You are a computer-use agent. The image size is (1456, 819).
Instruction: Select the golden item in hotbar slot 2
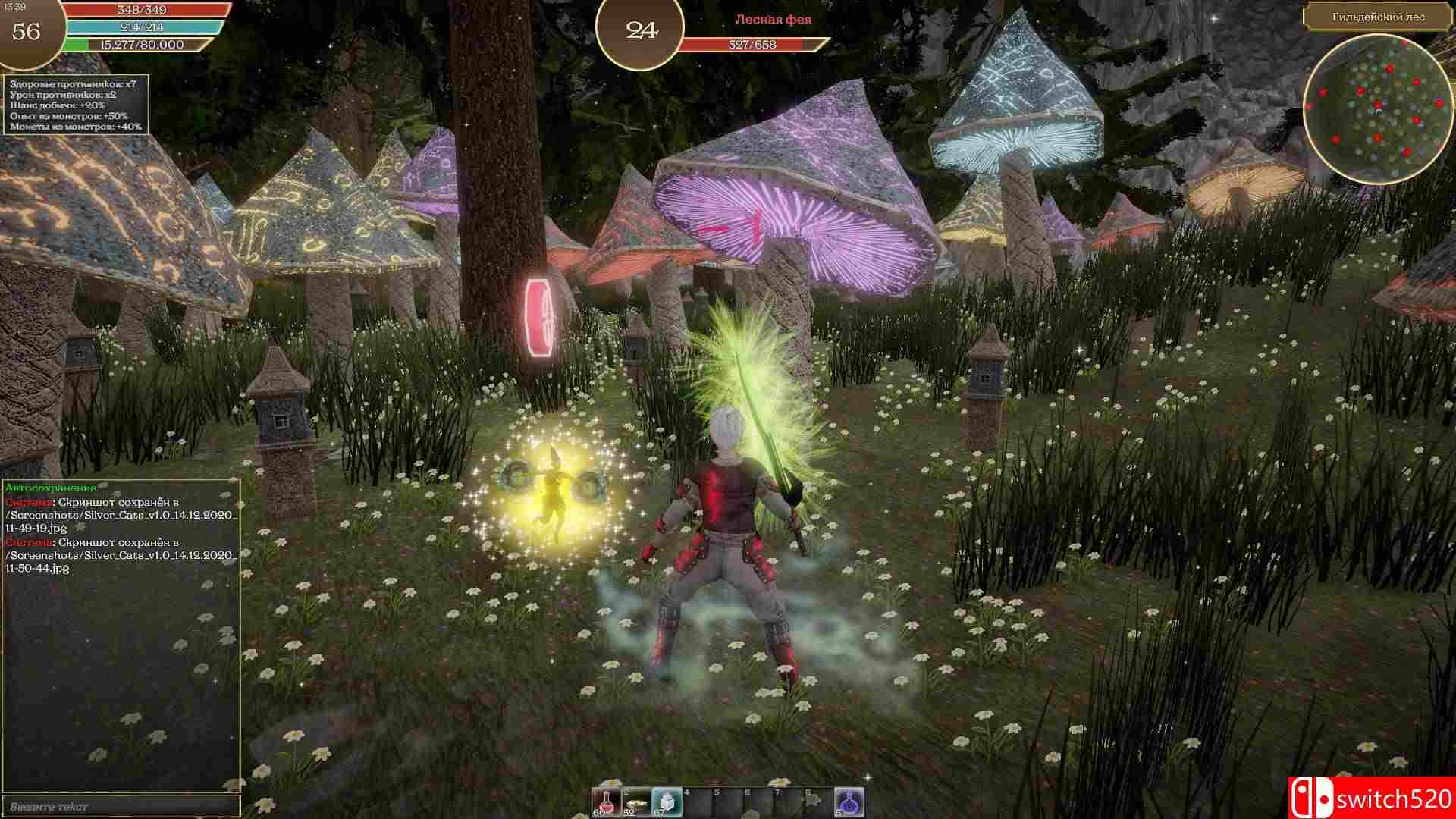(x=635, y=802)
